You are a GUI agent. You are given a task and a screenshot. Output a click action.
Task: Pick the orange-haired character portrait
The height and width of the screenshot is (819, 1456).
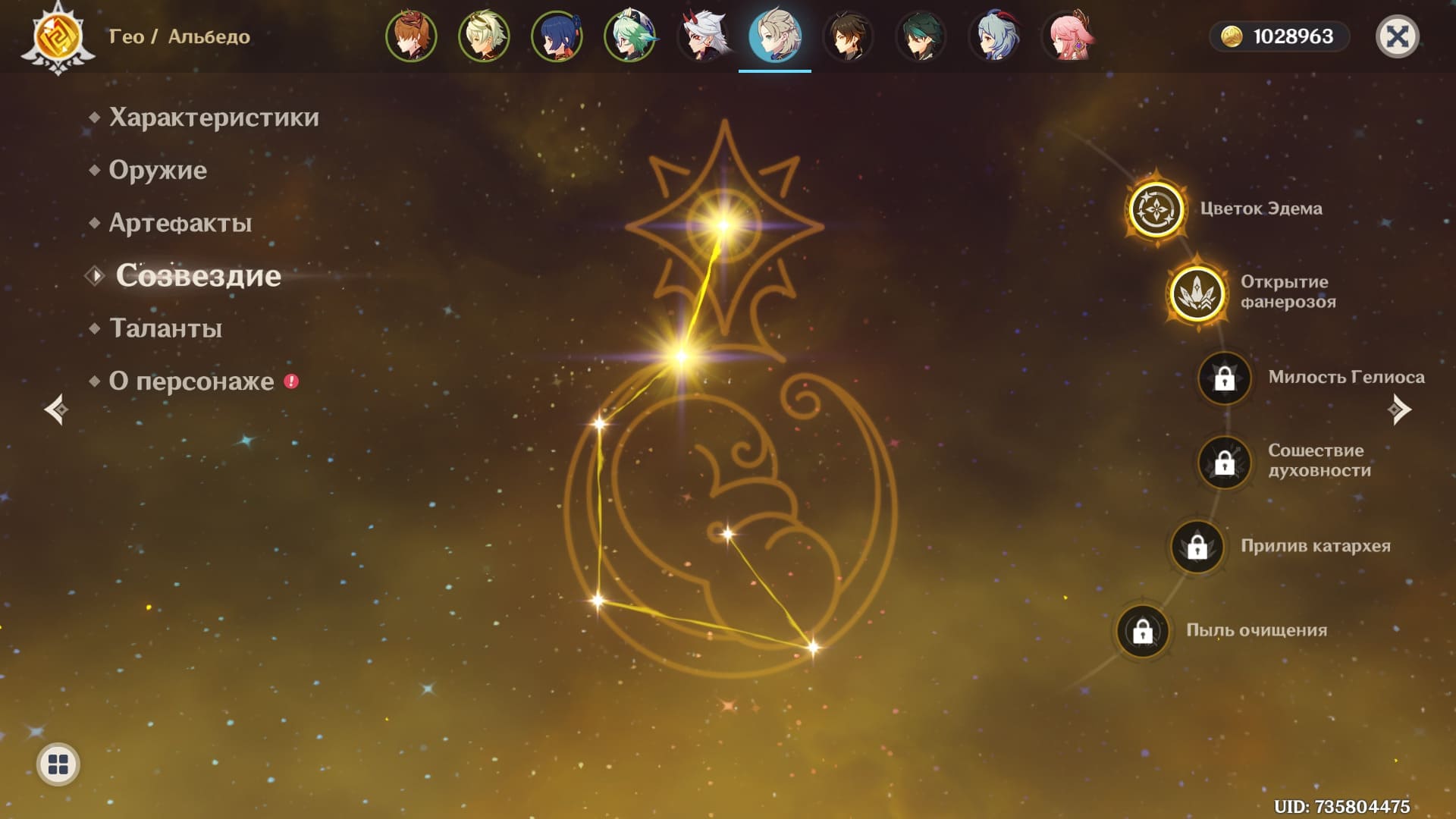[411, 36]
